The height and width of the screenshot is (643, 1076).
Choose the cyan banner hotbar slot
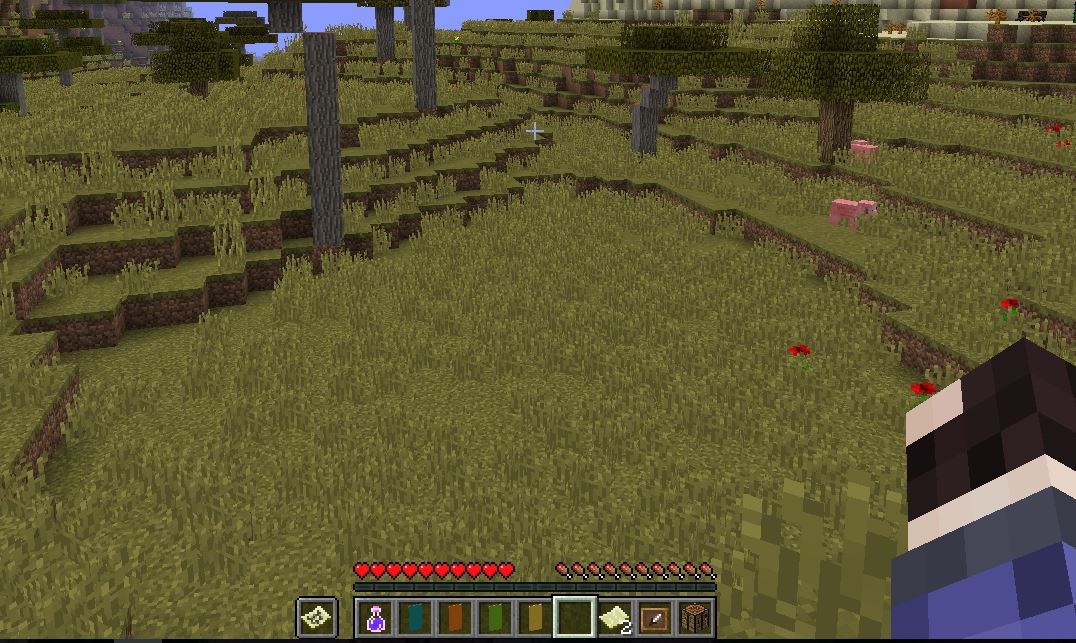[x=415, y=618]
